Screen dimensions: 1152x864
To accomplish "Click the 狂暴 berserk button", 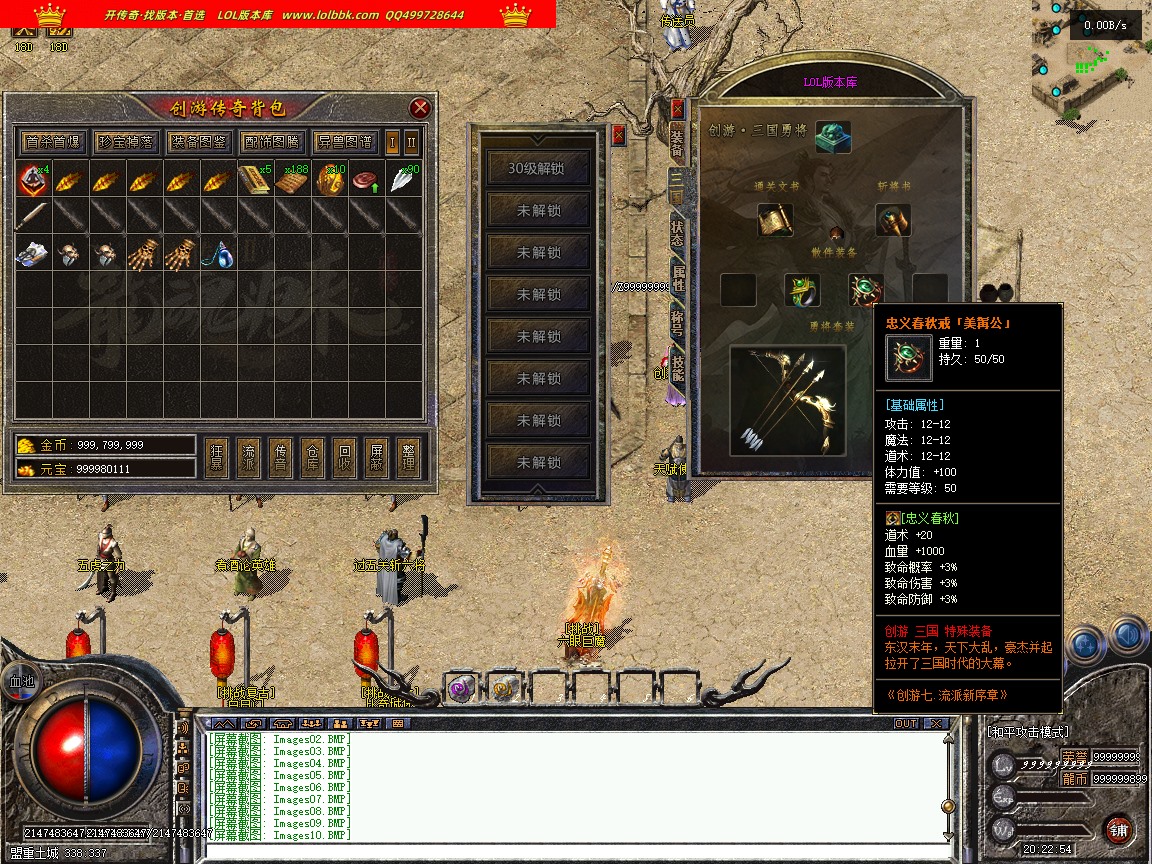I will click(x=216, y=458).
